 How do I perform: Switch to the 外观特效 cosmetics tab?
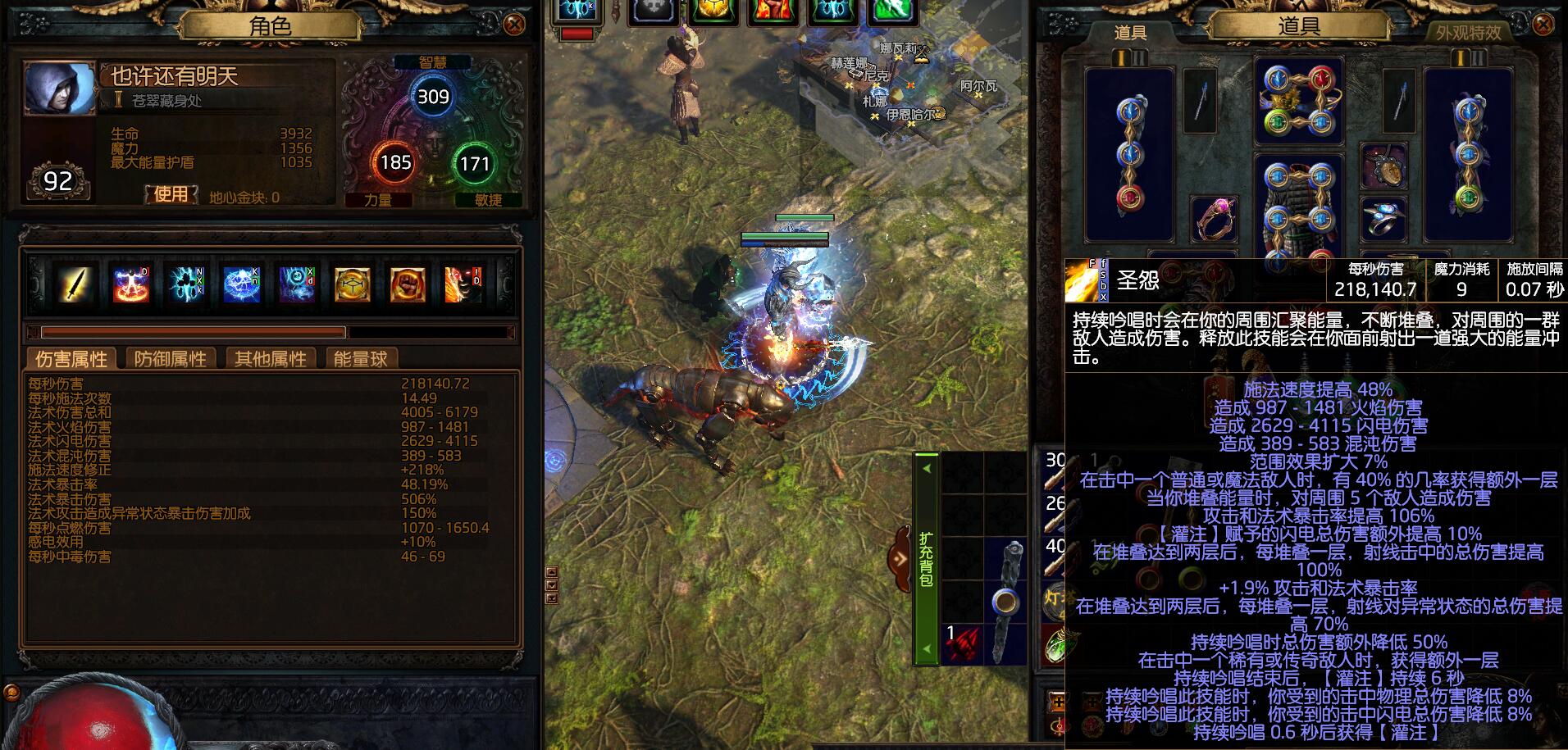(1468, 33)
